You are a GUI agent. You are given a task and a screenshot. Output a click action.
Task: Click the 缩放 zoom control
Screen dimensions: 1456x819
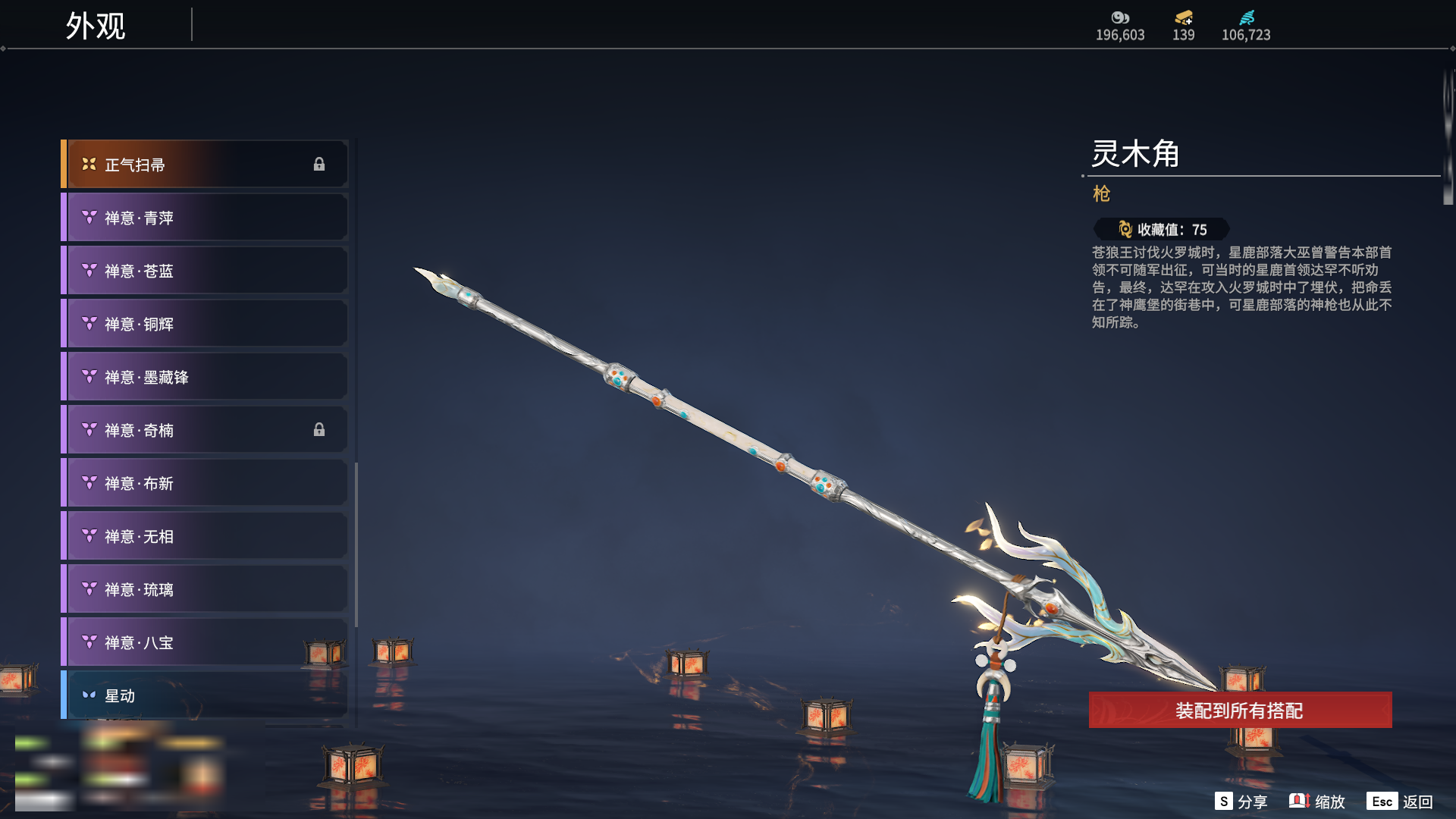(1317, 802)
